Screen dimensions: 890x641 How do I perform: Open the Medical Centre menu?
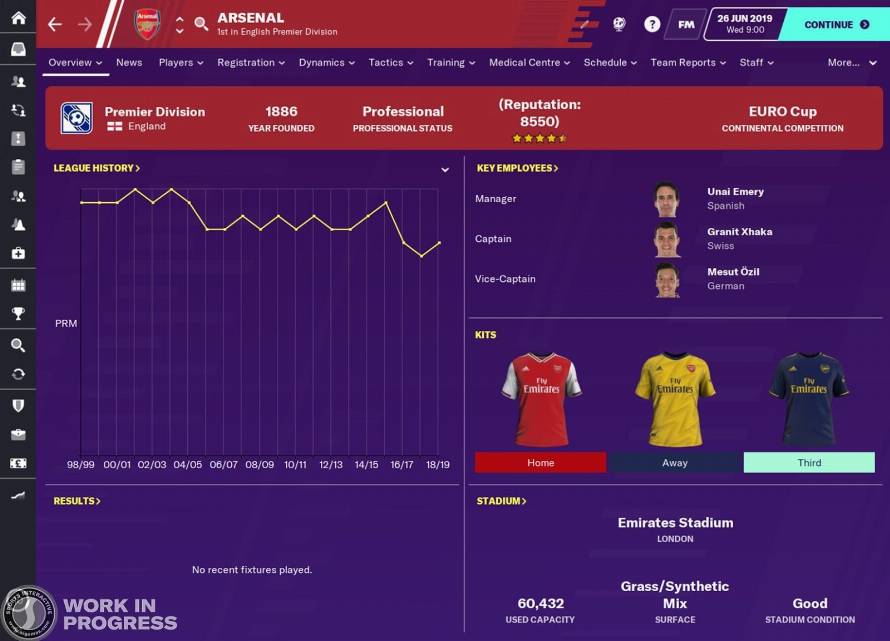[529, 62]
